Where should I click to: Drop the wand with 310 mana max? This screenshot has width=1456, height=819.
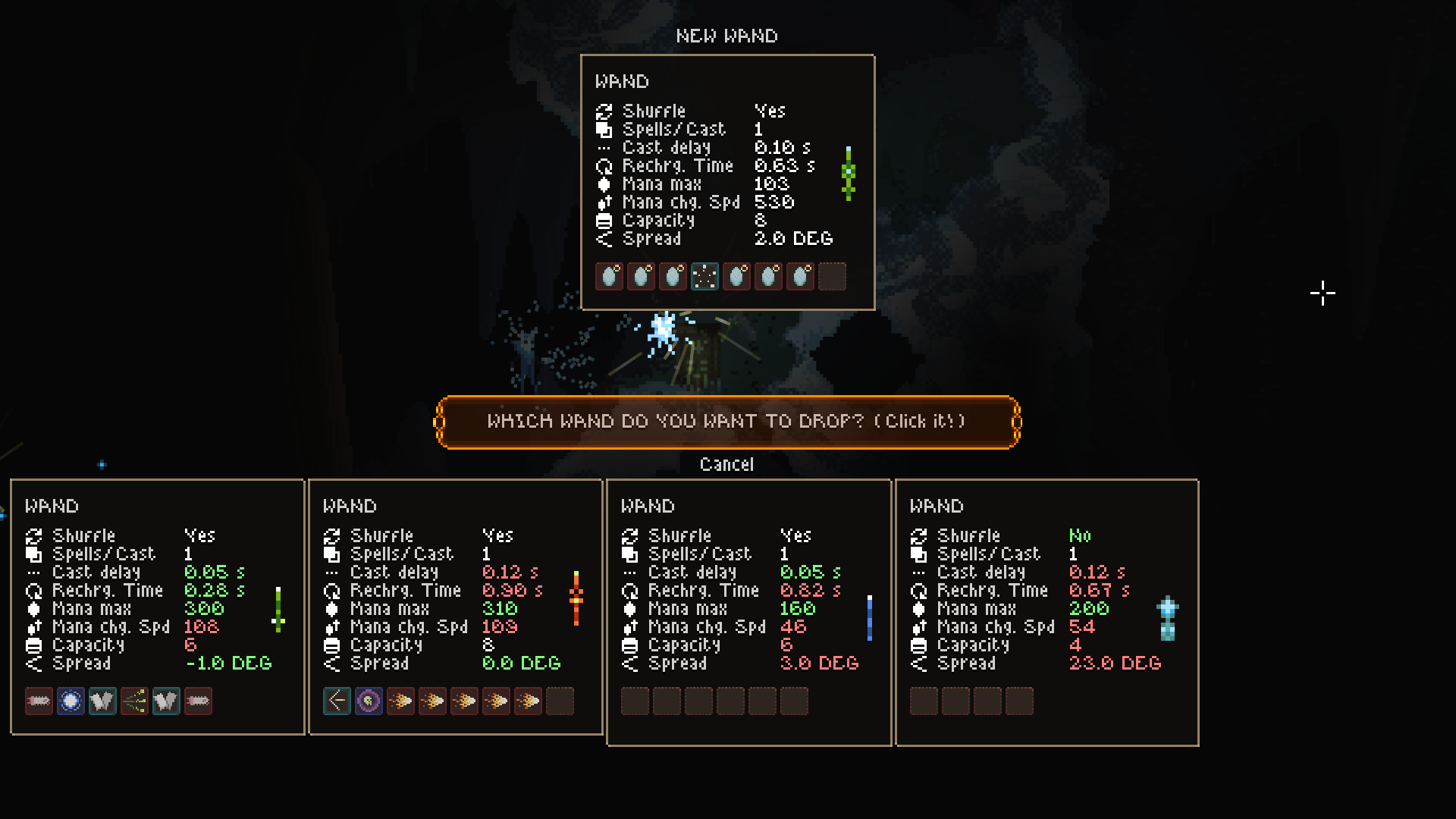(x=455, y=607)
